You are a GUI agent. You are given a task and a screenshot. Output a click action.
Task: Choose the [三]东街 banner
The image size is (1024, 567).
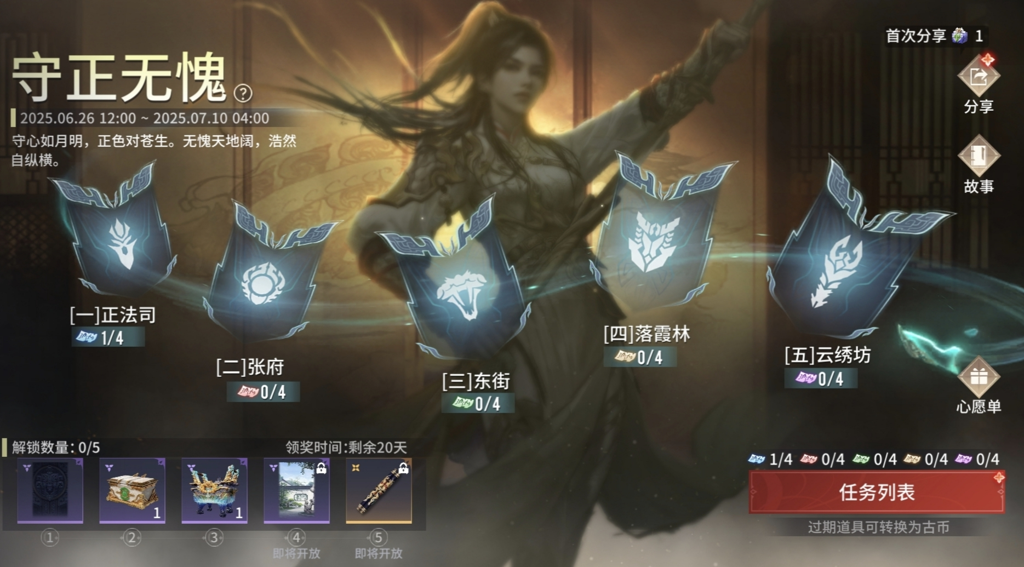(457, 285)
